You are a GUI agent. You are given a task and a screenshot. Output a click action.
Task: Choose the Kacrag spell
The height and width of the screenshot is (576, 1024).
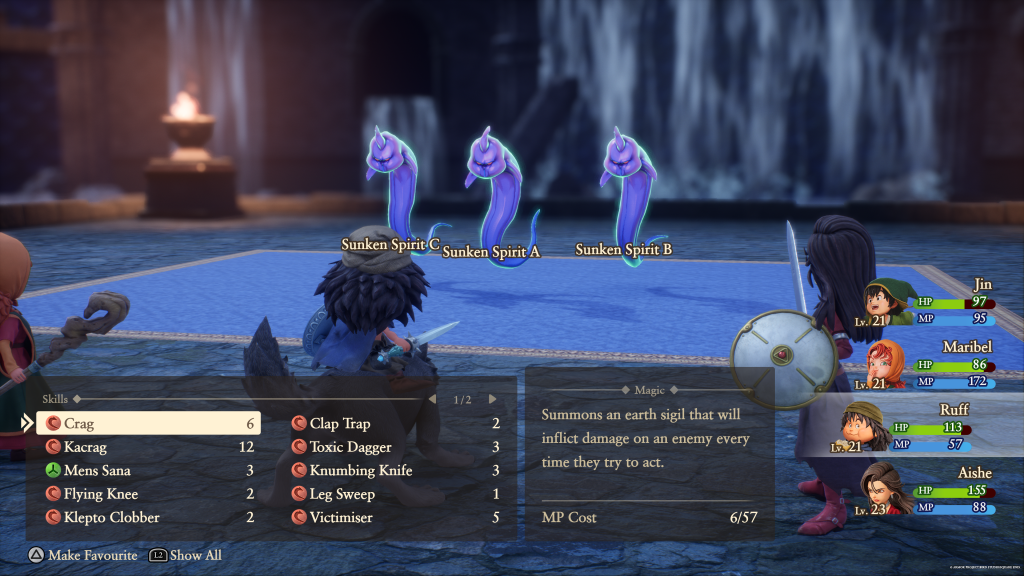coord(148,447)
